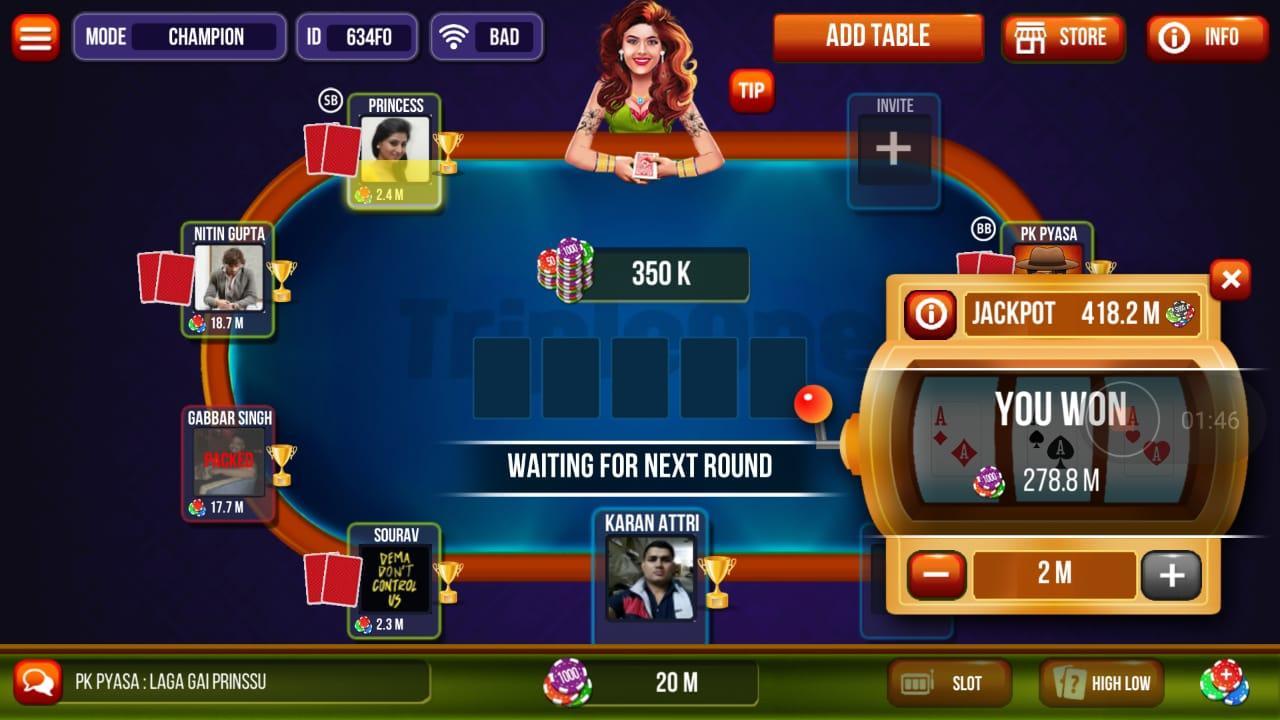
Task: View Sourav's player profile
Action: coord(394,579)
